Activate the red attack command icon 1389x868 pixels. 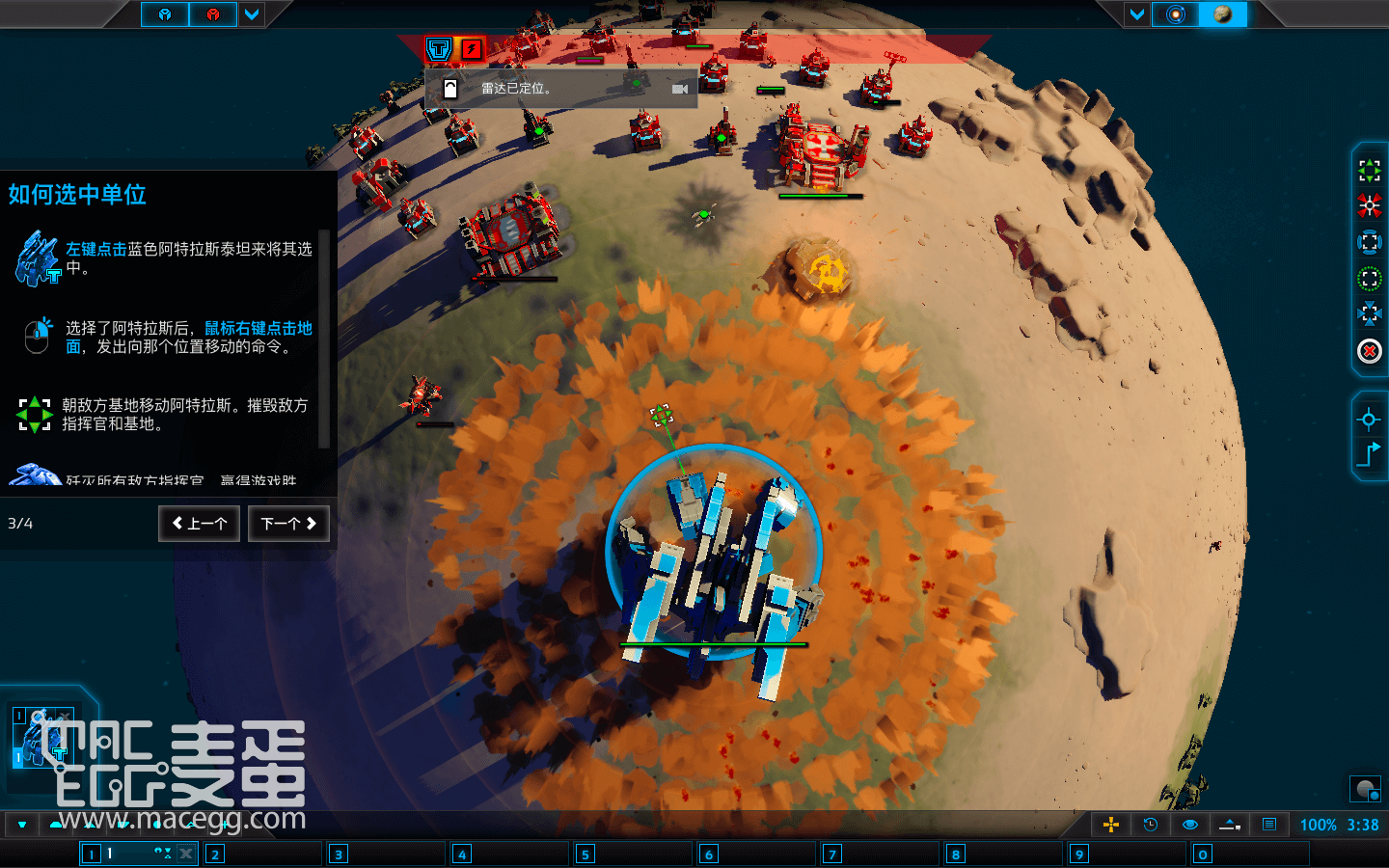[1369, 206]
